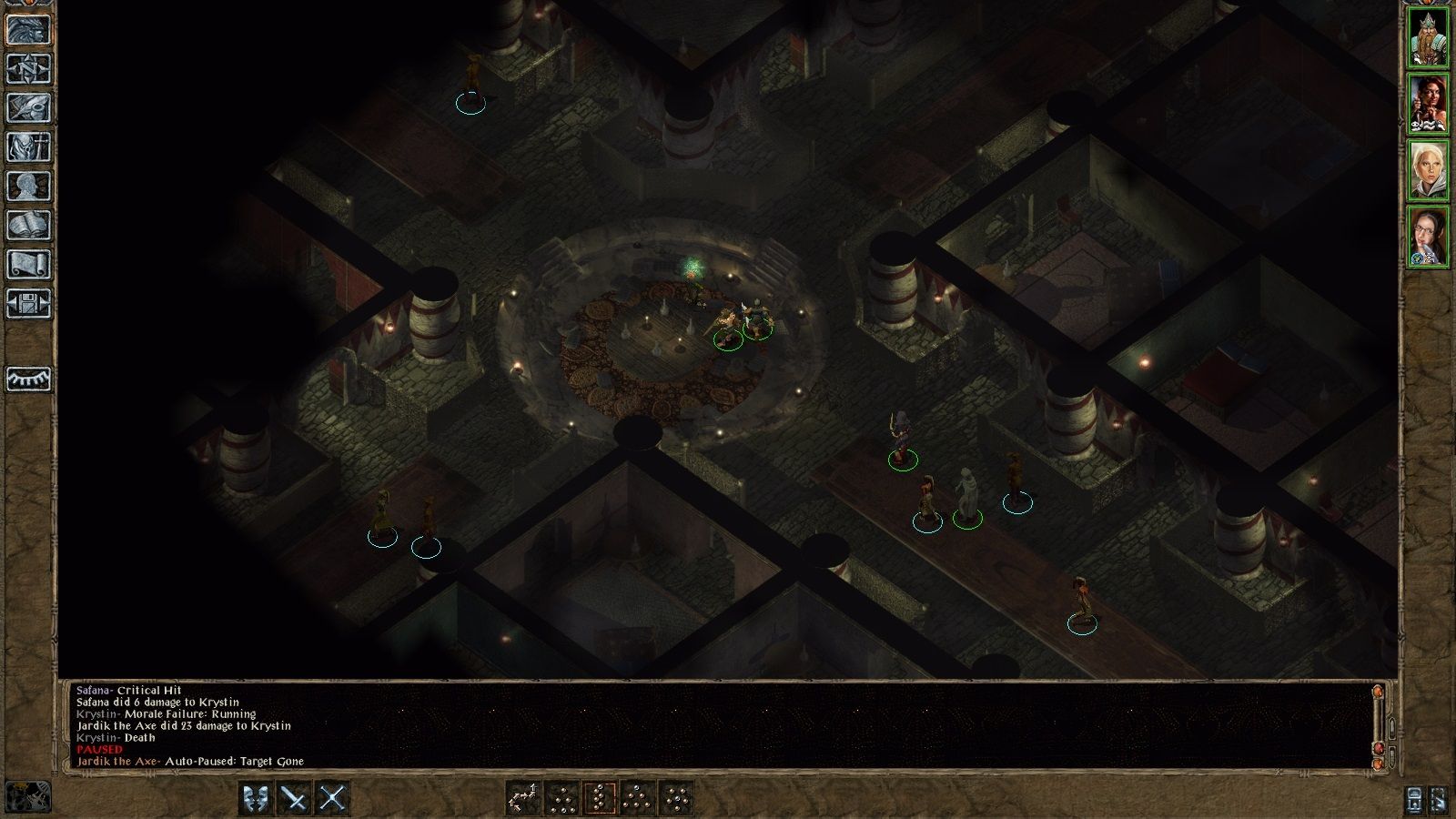Activate the dialogue masks talk button
Viewport: 1456px width, 819px height.
tap(257, 799)
